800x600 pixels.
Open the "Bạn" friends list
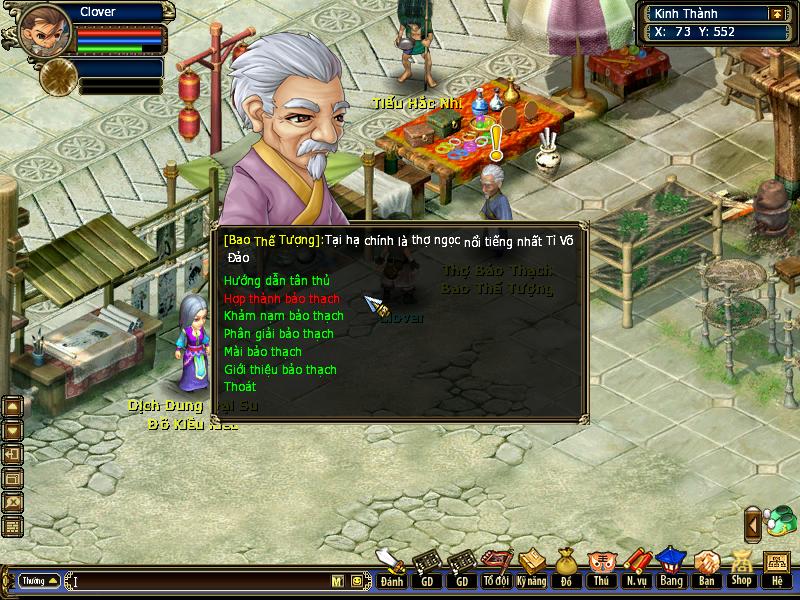706,568
